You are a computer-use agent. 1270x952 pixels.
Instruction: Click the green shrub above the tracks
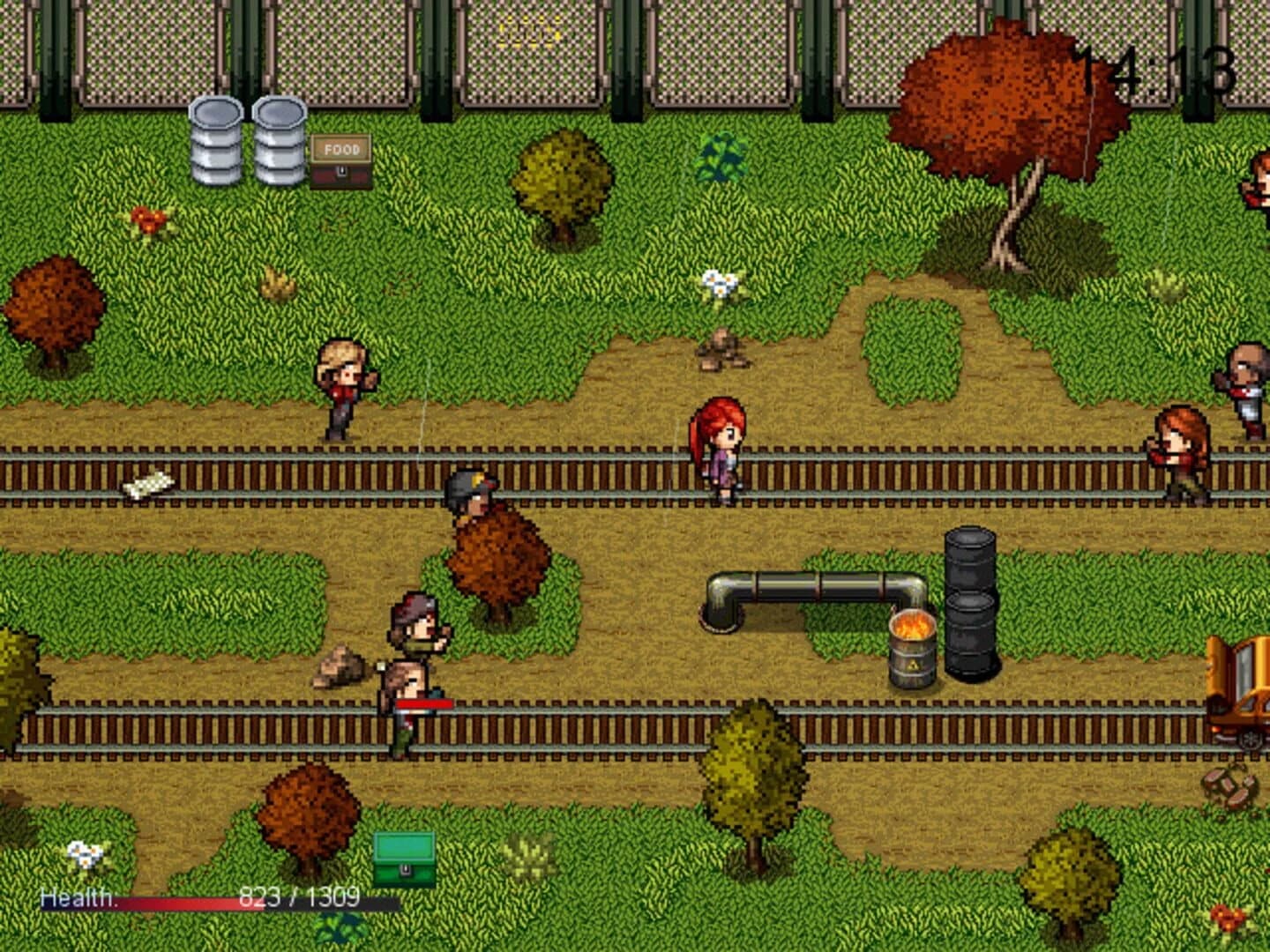click(x=723, y=159)
